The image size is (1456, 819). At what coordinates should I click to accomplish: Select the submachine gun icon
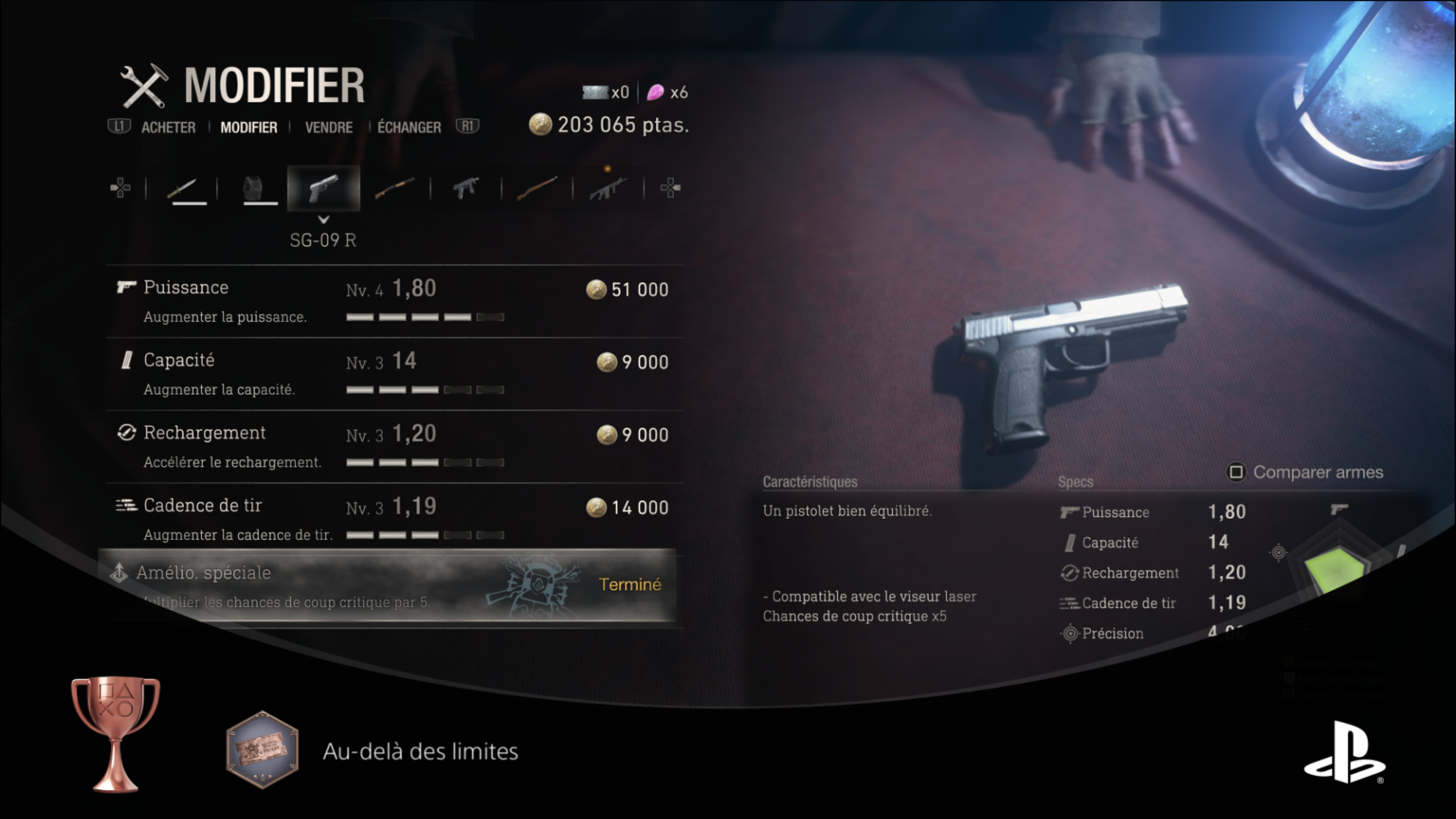466,188
